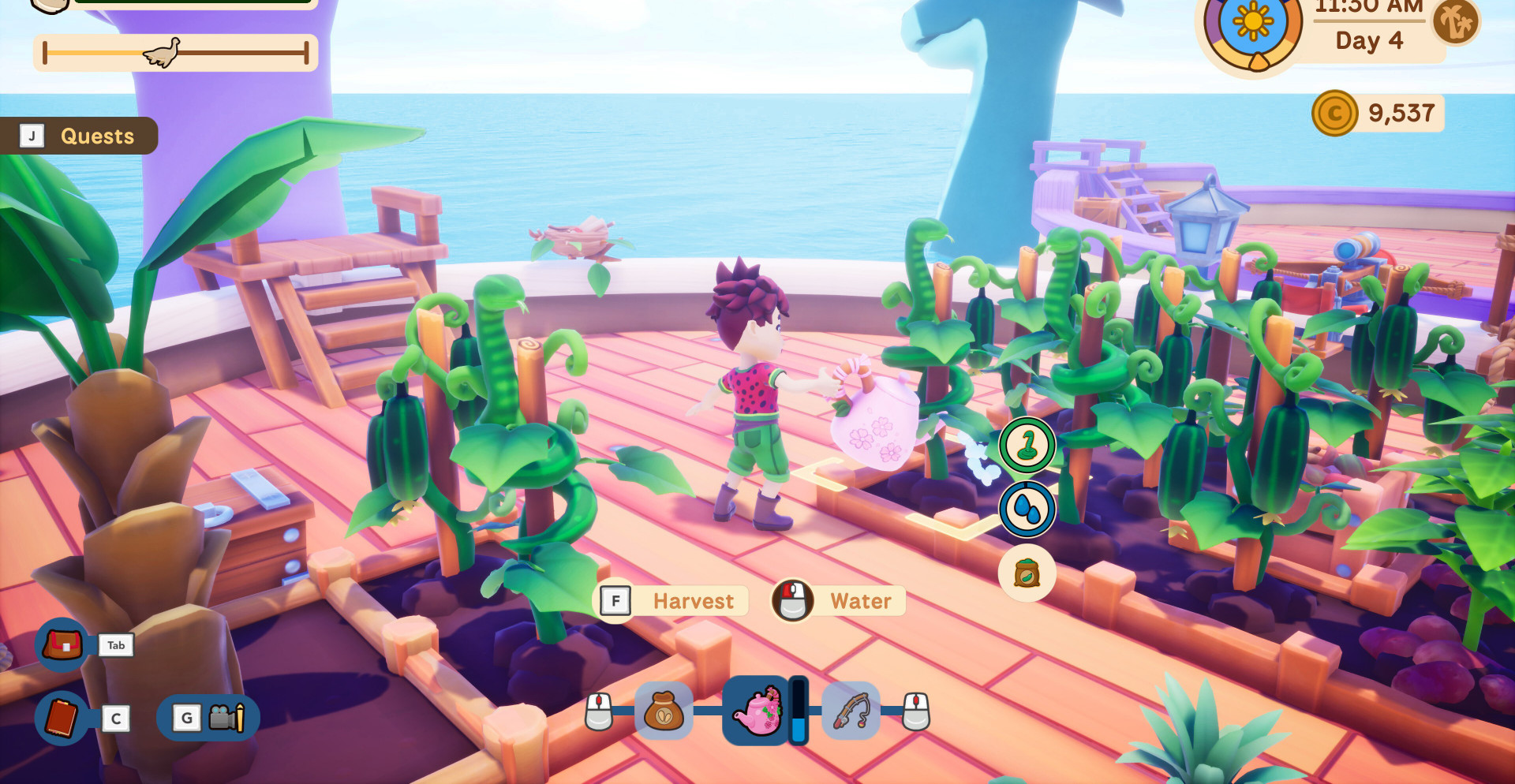Click the green snake plant status icon
This screenshot has height=784, width=1515.
pyautogui.click(x=1027, y=446)
